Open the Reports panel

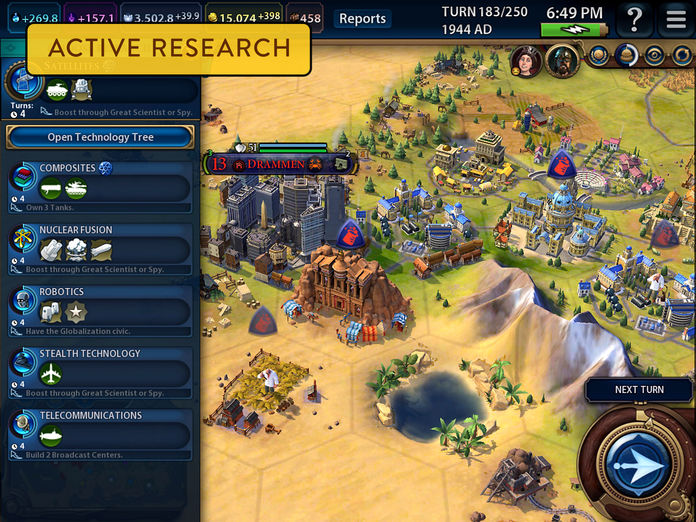[x=362, y=18]
